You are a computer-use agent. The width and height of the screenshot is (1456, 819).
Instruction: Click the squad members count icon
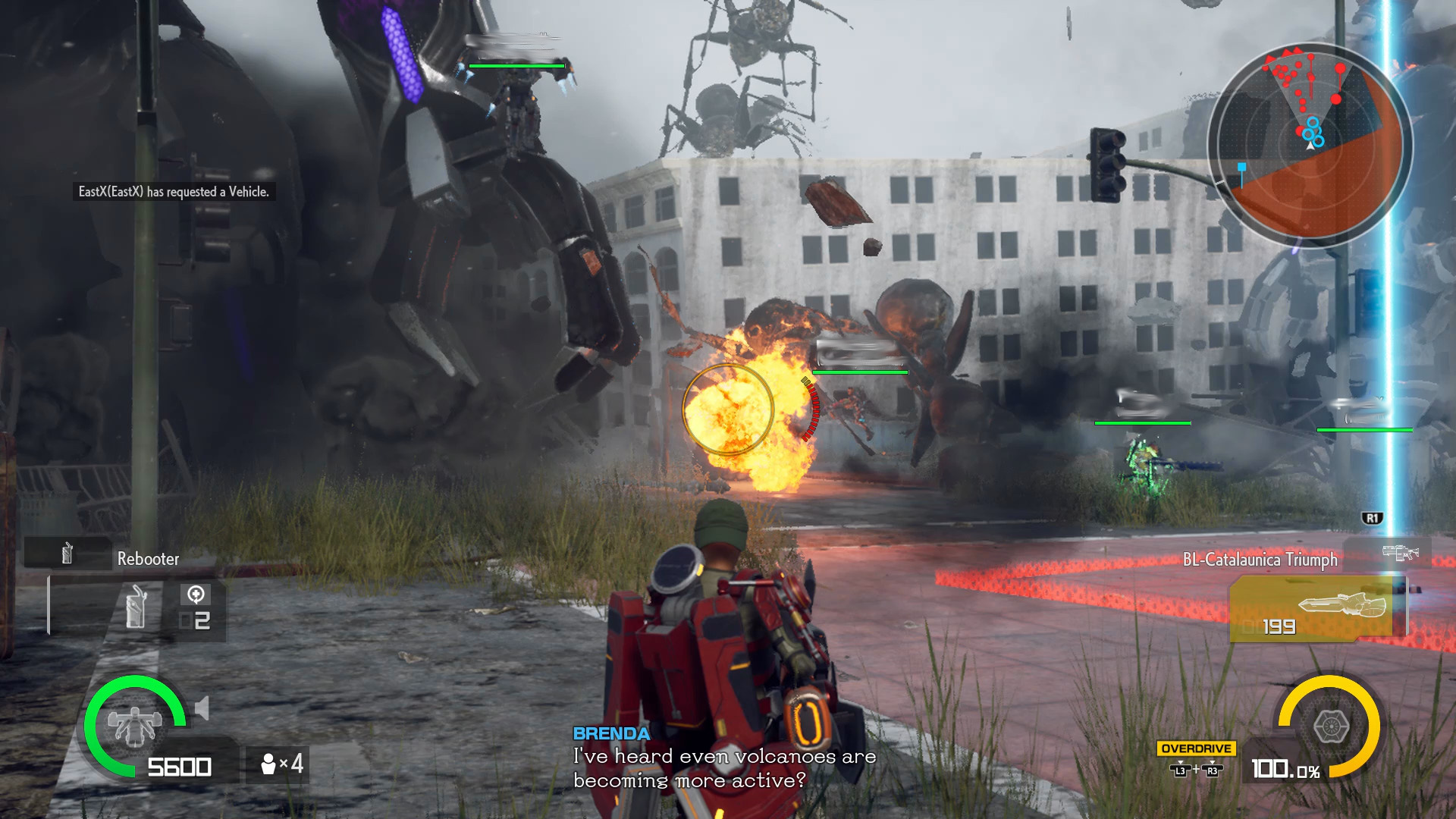click(268, 764)
